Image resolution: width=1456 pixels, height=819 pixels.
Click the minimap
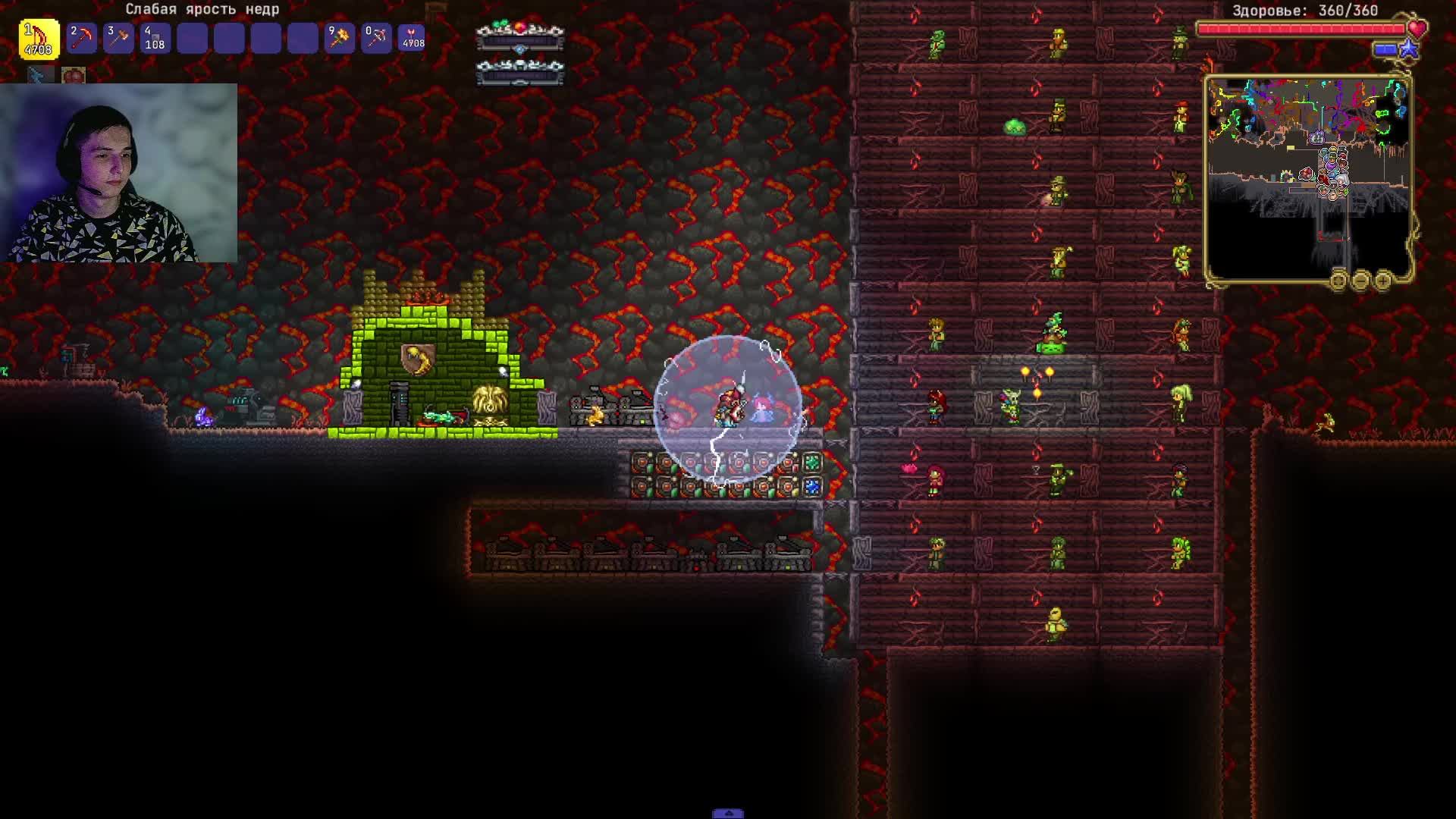click(x=1307, y=176)
